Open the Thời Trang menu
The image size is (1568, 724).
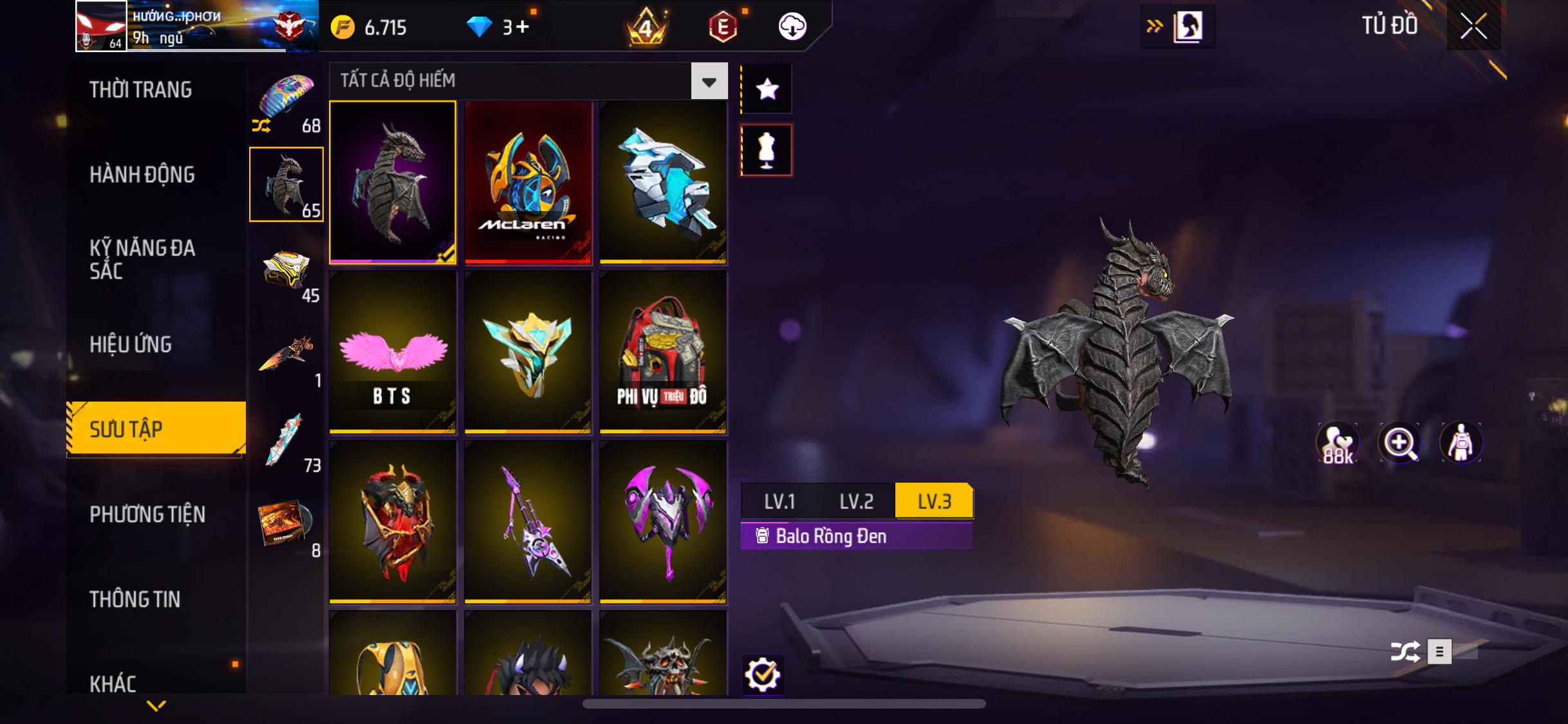[140, 89]
